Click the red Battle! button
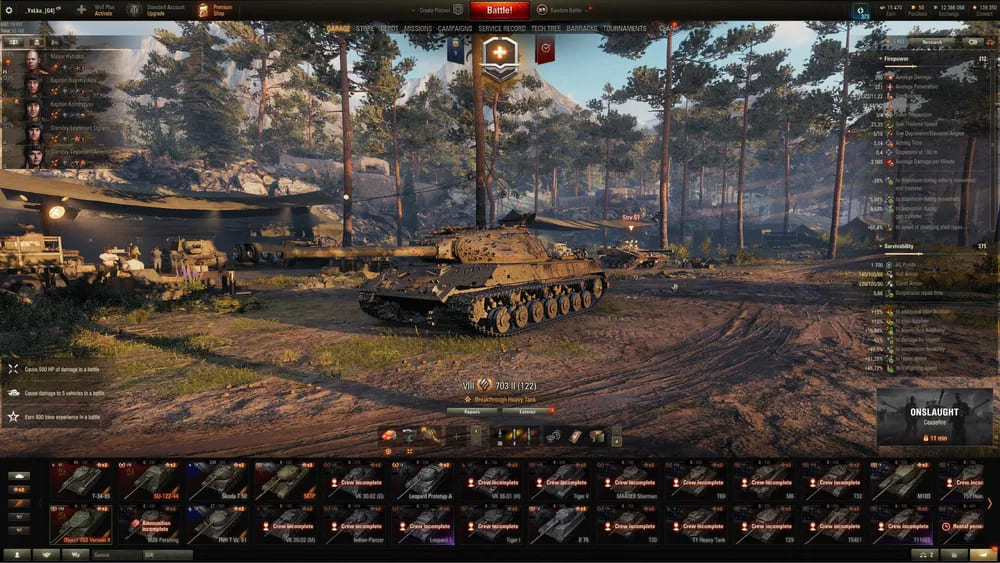This screenshot has height=563, width=1000. pyautogui.click(x=499, y=10)
